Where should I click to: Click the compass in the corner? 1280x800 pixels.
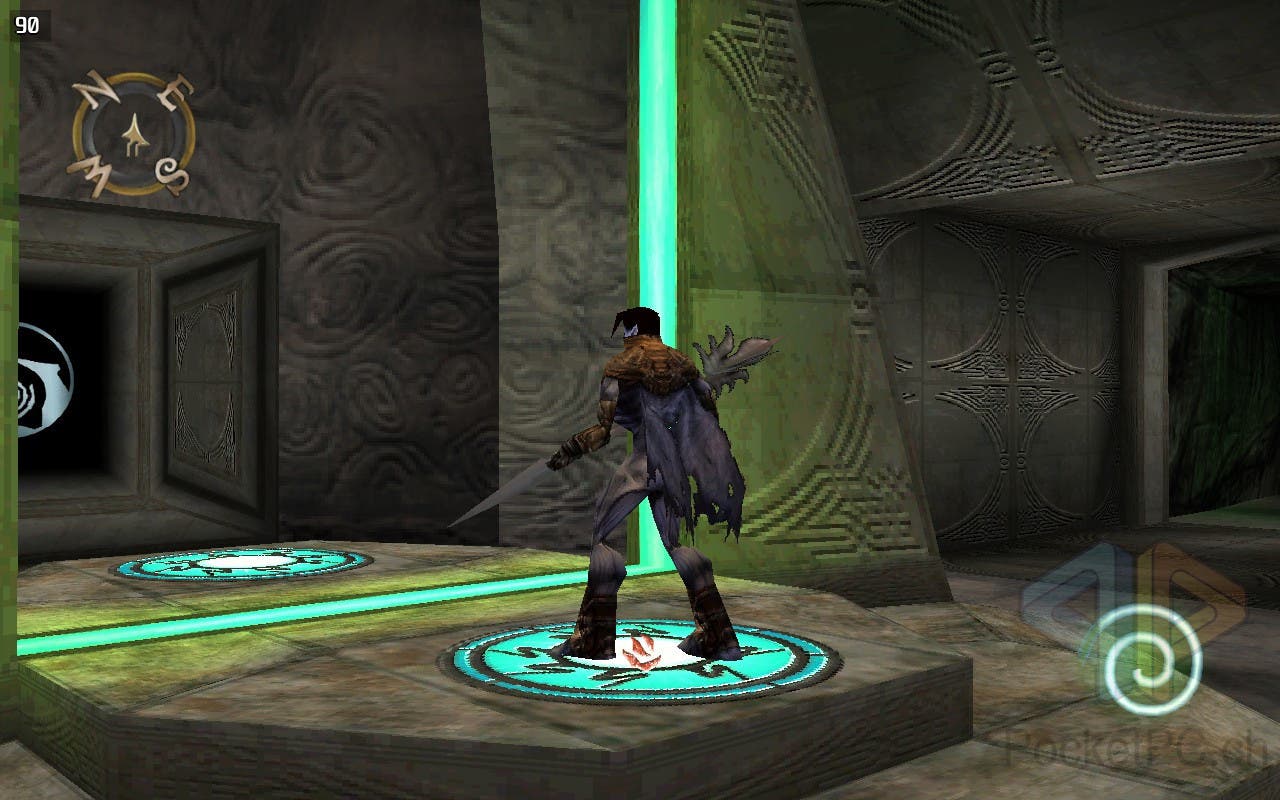[x=133, y=135]
